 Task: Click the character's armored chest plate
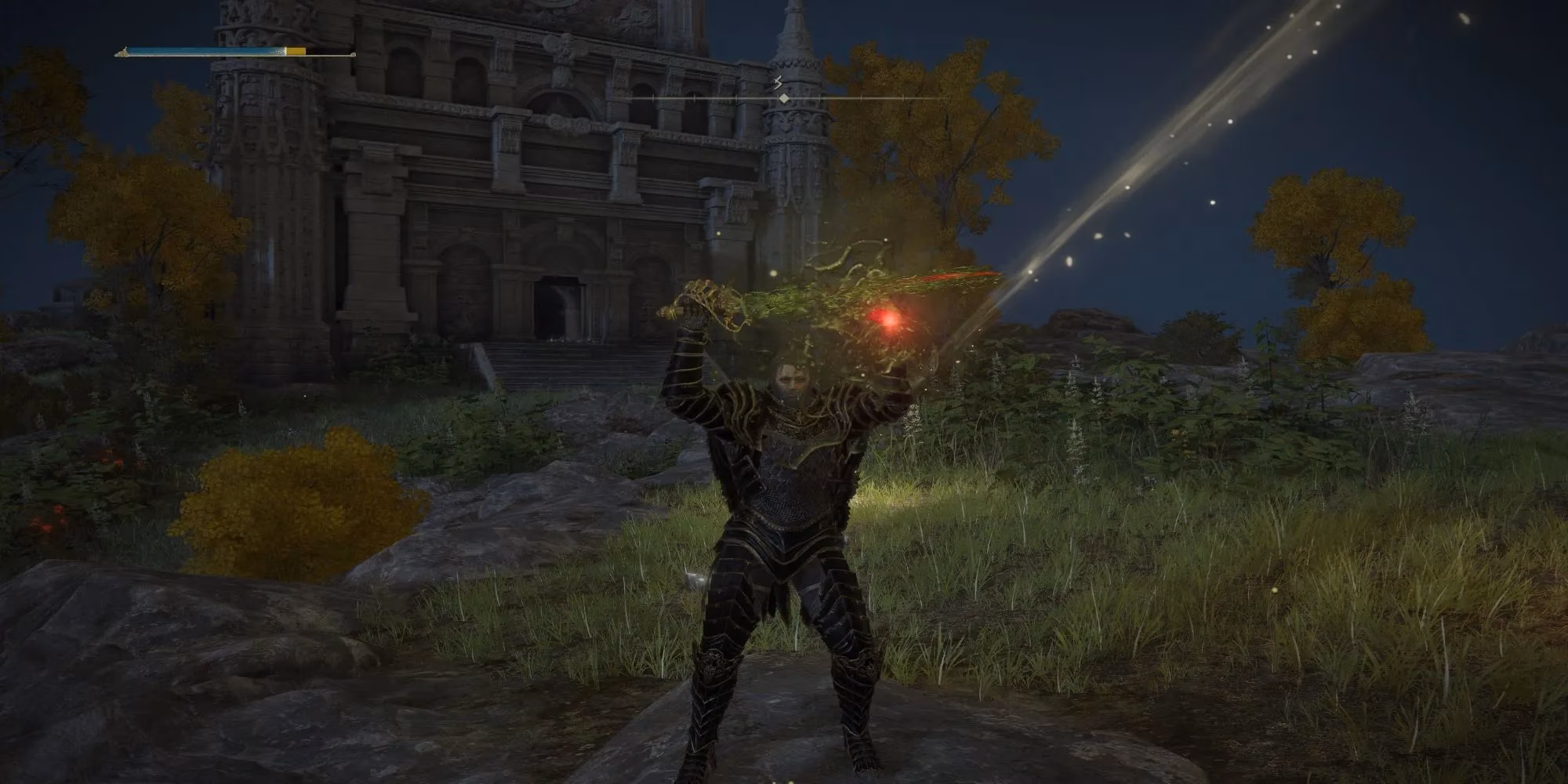(x=788, y=478)
